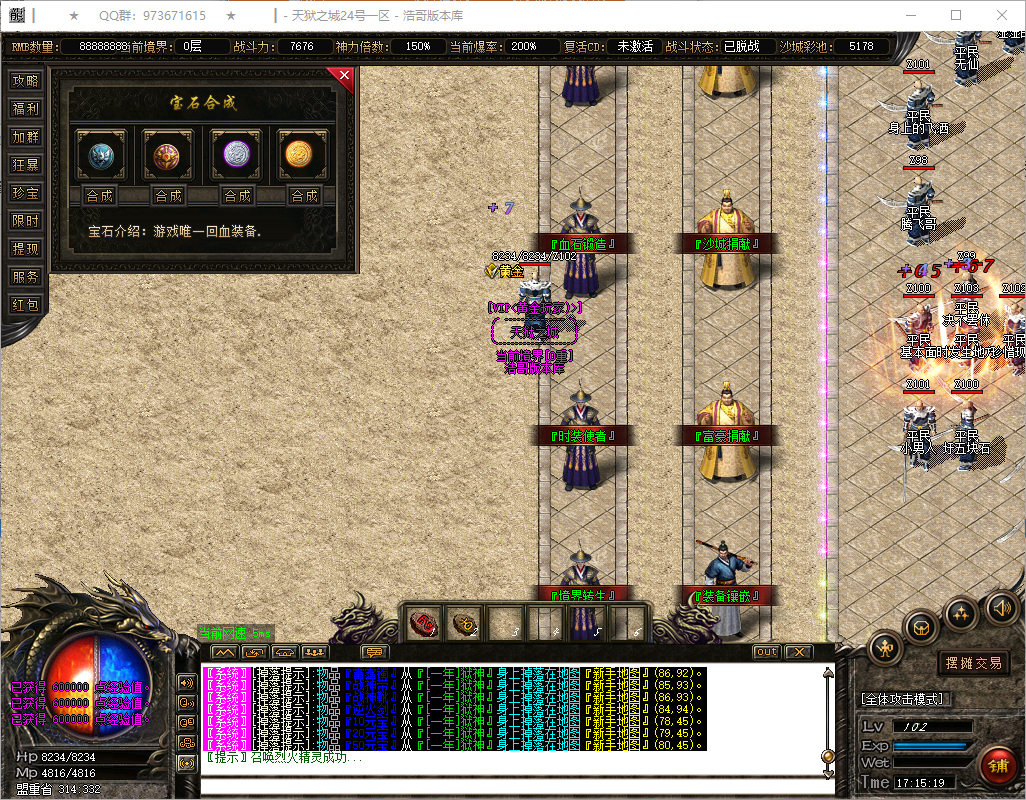Viewport: 1026px width, 800px height.
Task: Select the 加群 join-group button
Action: [25, 137]
